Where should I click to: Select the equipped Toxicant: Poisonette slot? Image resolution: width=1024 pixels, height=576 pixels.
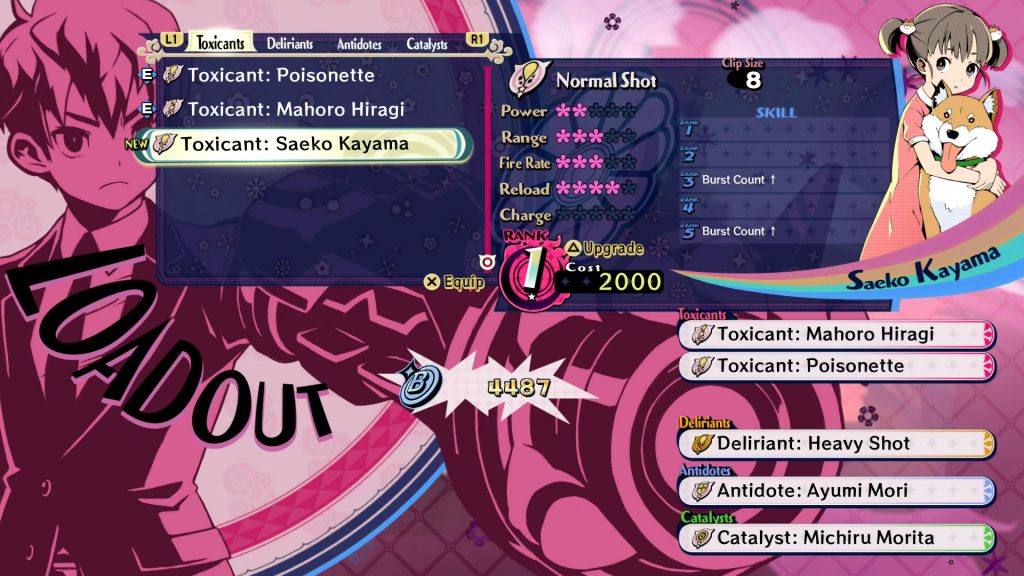(x=836, y=366)
